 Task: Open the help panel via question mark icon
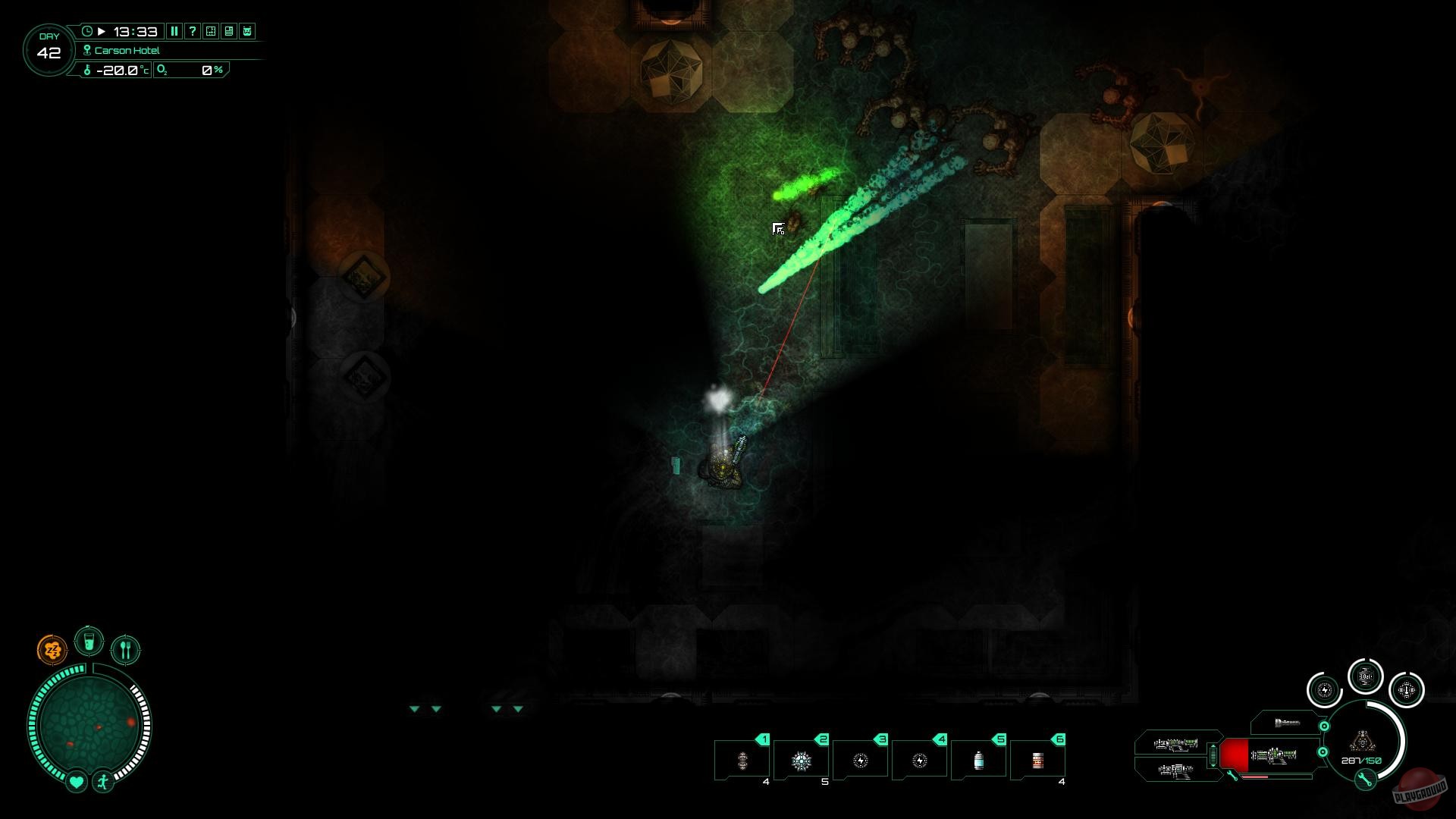tap(193, 32)
